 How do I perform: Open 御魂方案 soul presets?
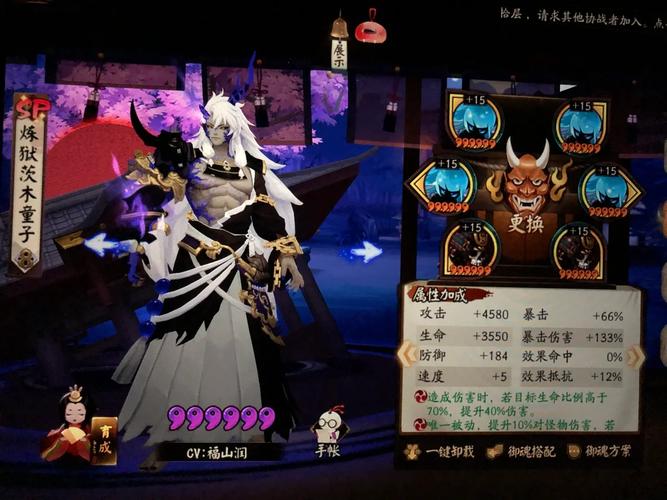[598, 452]
